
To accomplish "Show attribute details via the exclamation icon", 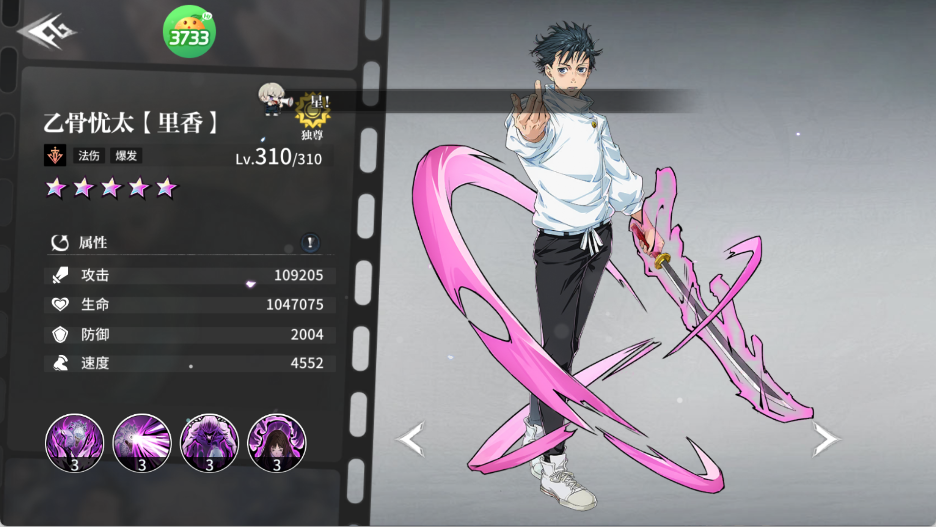I will (x=311, y=242).
